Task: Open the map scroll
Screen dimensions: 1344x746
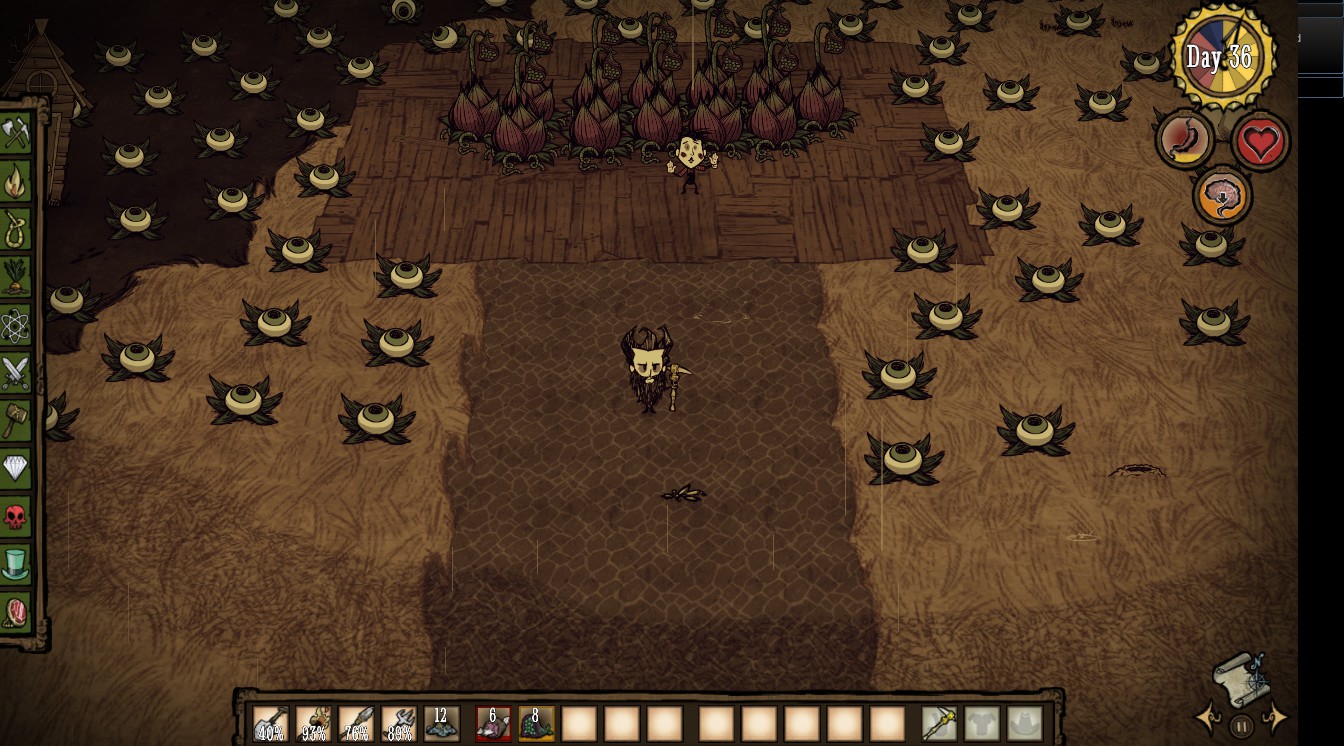Action: tap(1241, 680)
